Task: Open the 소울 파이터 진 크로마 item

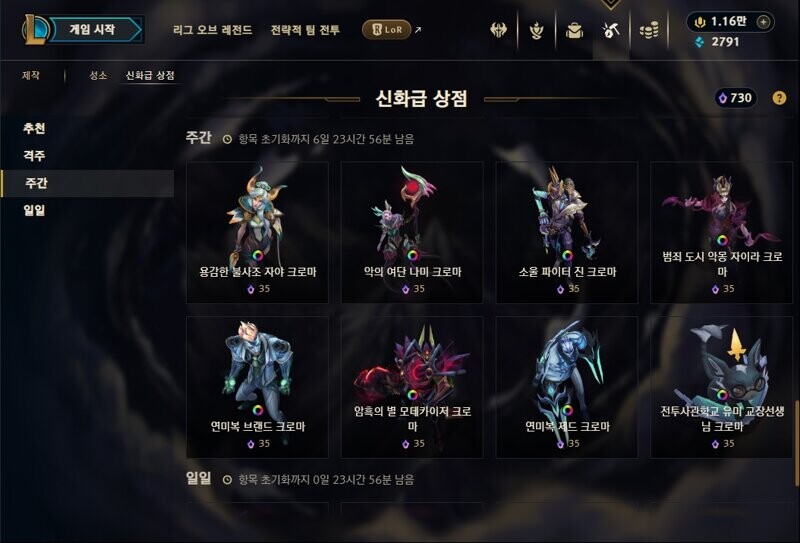Action: coord(567,232)
